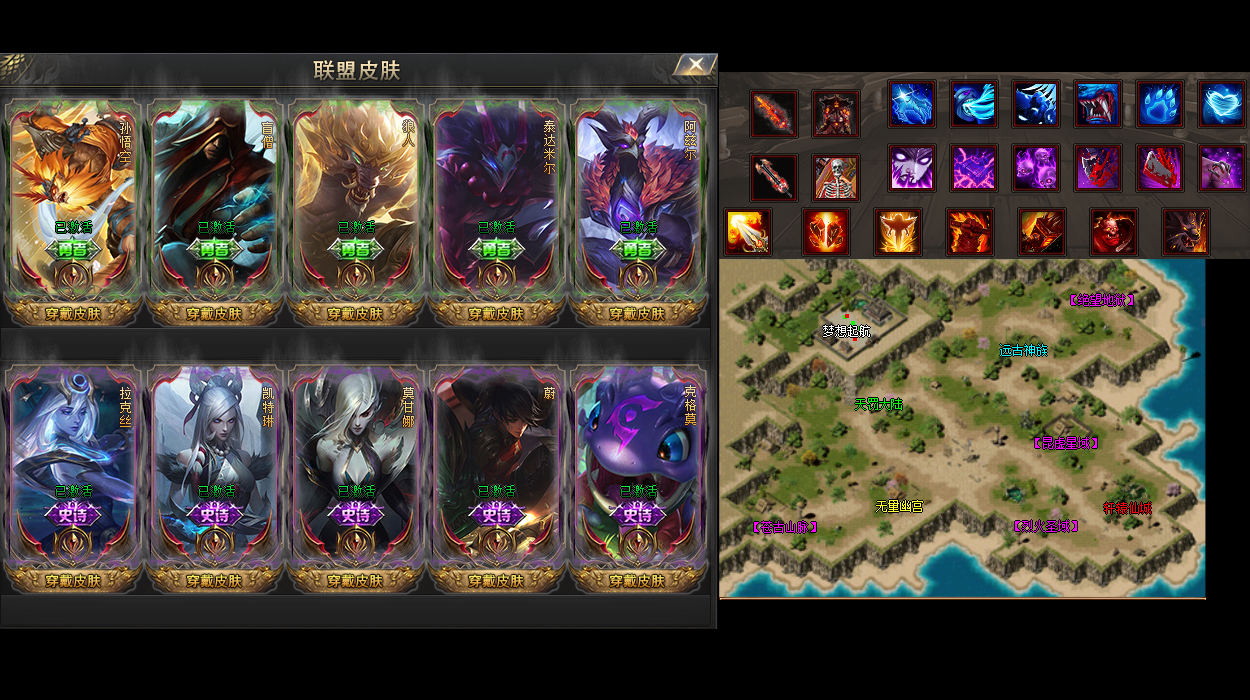This screenshot has height=700, width=1250.
Task: Activate the blue paw print skill
Action: click(1160, 104)
